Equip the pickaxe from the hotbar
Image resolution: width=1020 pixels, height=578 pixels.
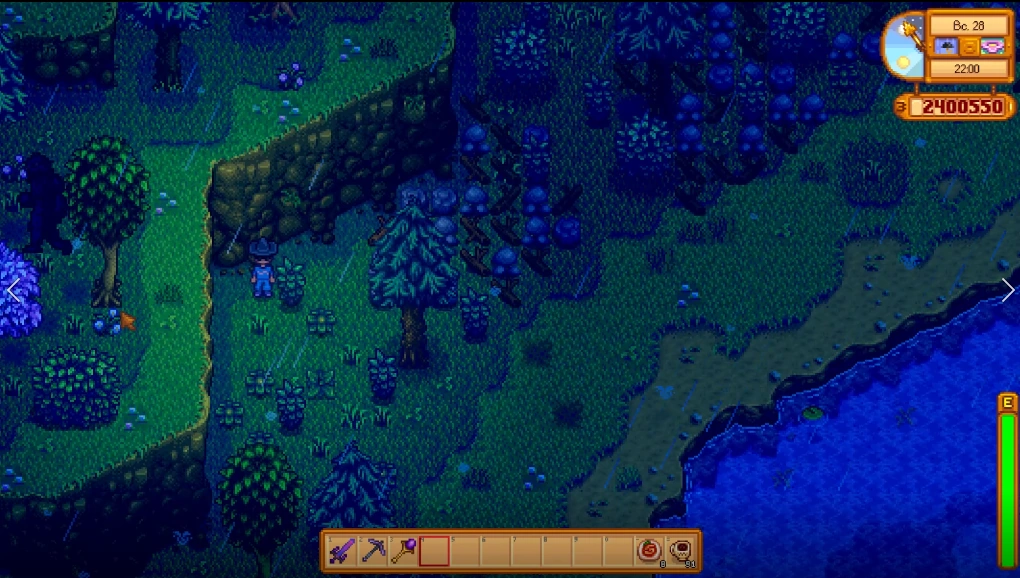374,551
